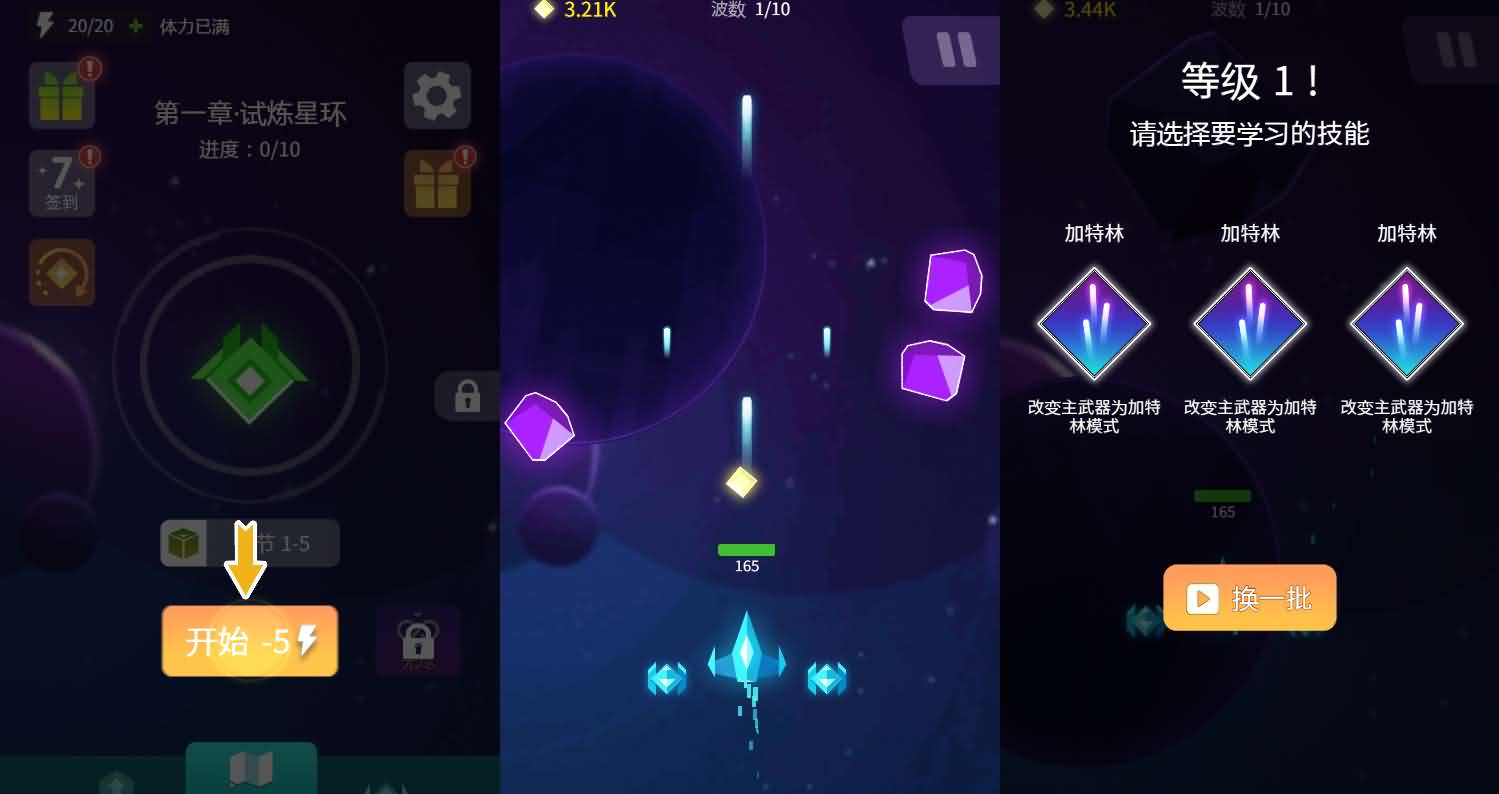Image resolution: width=1499 pixels, height=794 pixels.
Task: Open the settings gear
Action: (437, 95)
